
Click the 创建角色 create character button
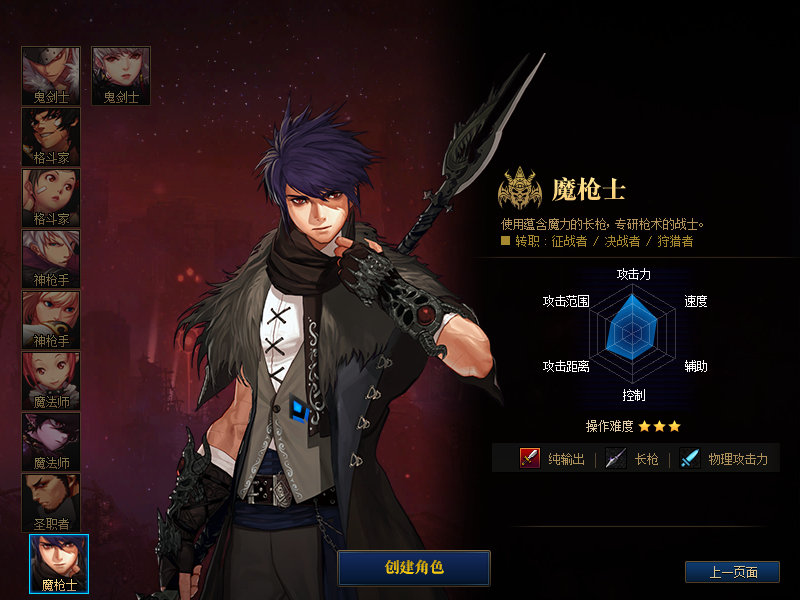414,567
